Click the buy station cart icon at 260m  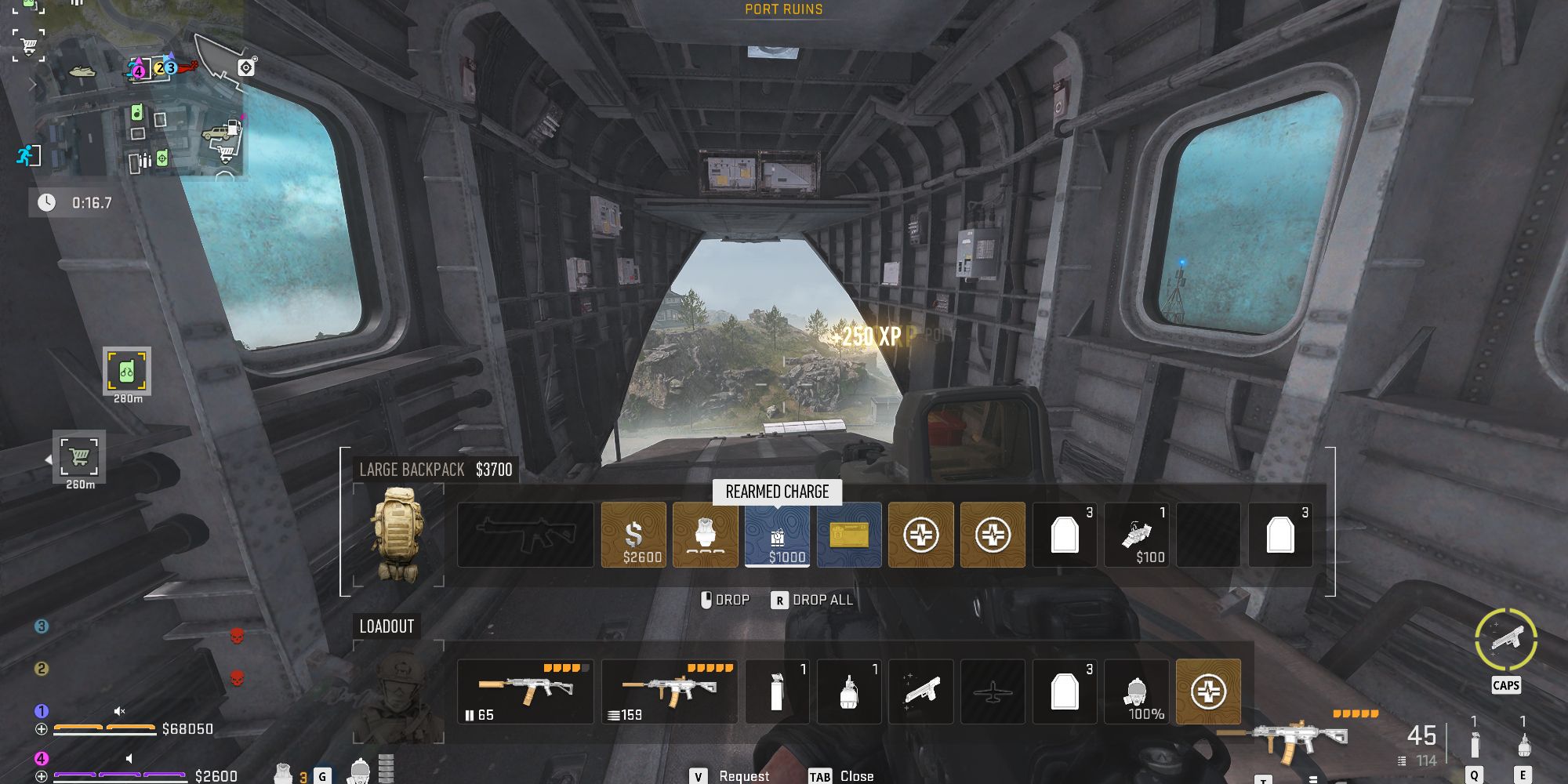pyautogui.click(x=79, y=459)
